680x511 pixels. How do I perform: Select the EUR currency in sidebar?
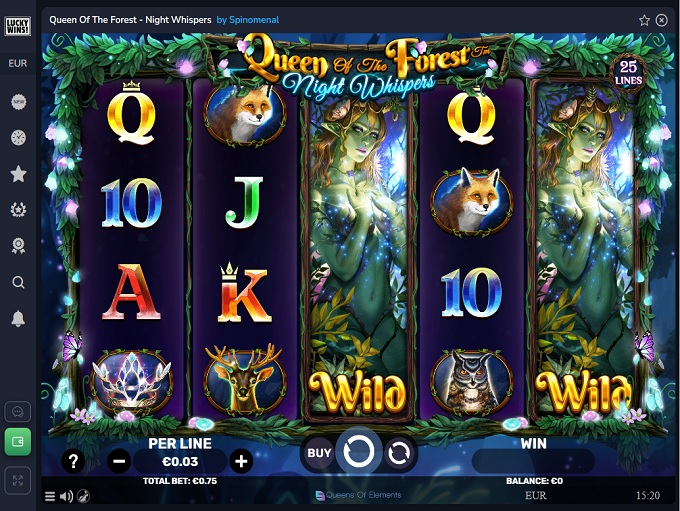coord(18,63)
